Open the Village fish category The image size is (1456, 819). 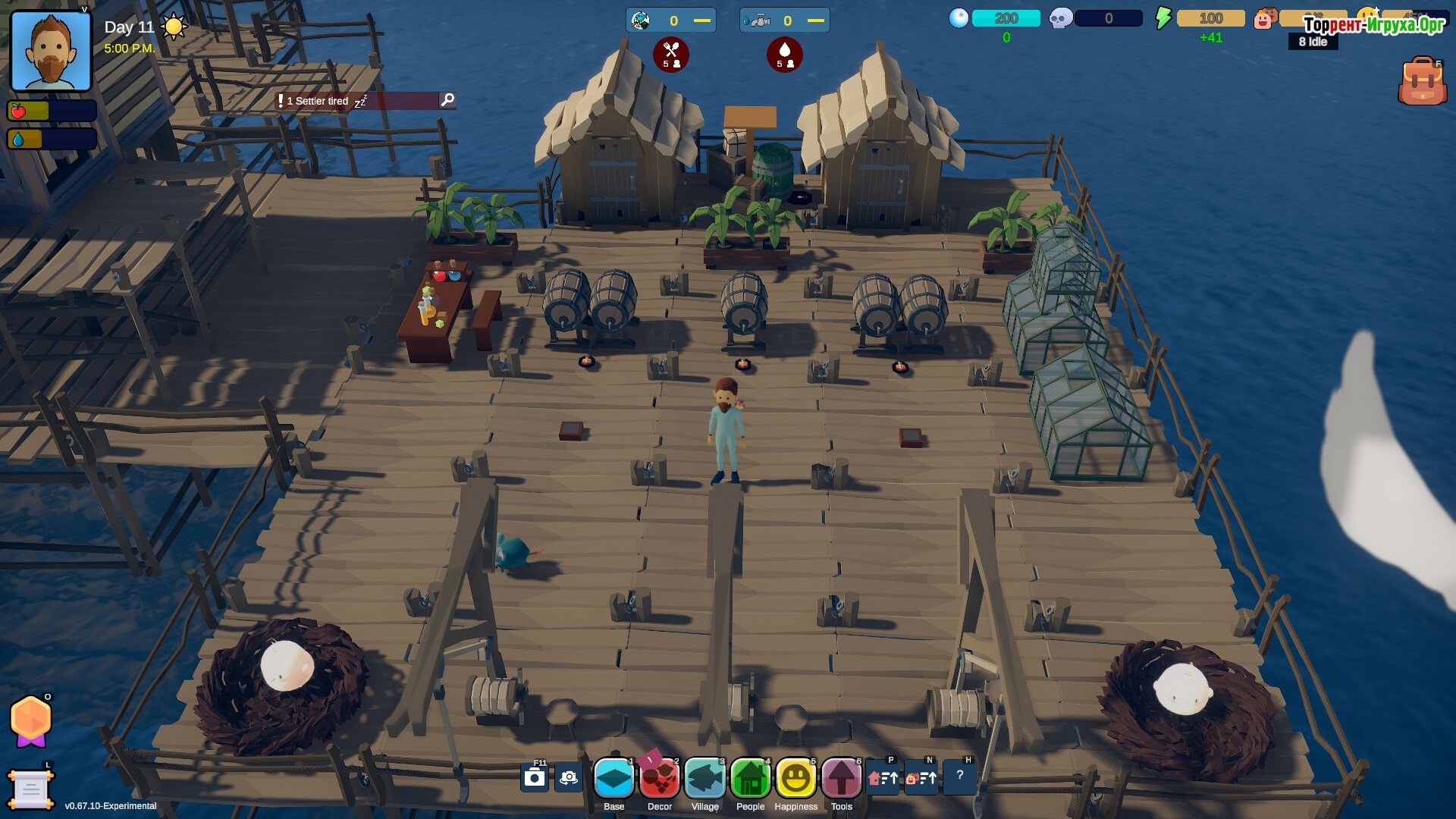pyautogui.click(x=704, y=778)
